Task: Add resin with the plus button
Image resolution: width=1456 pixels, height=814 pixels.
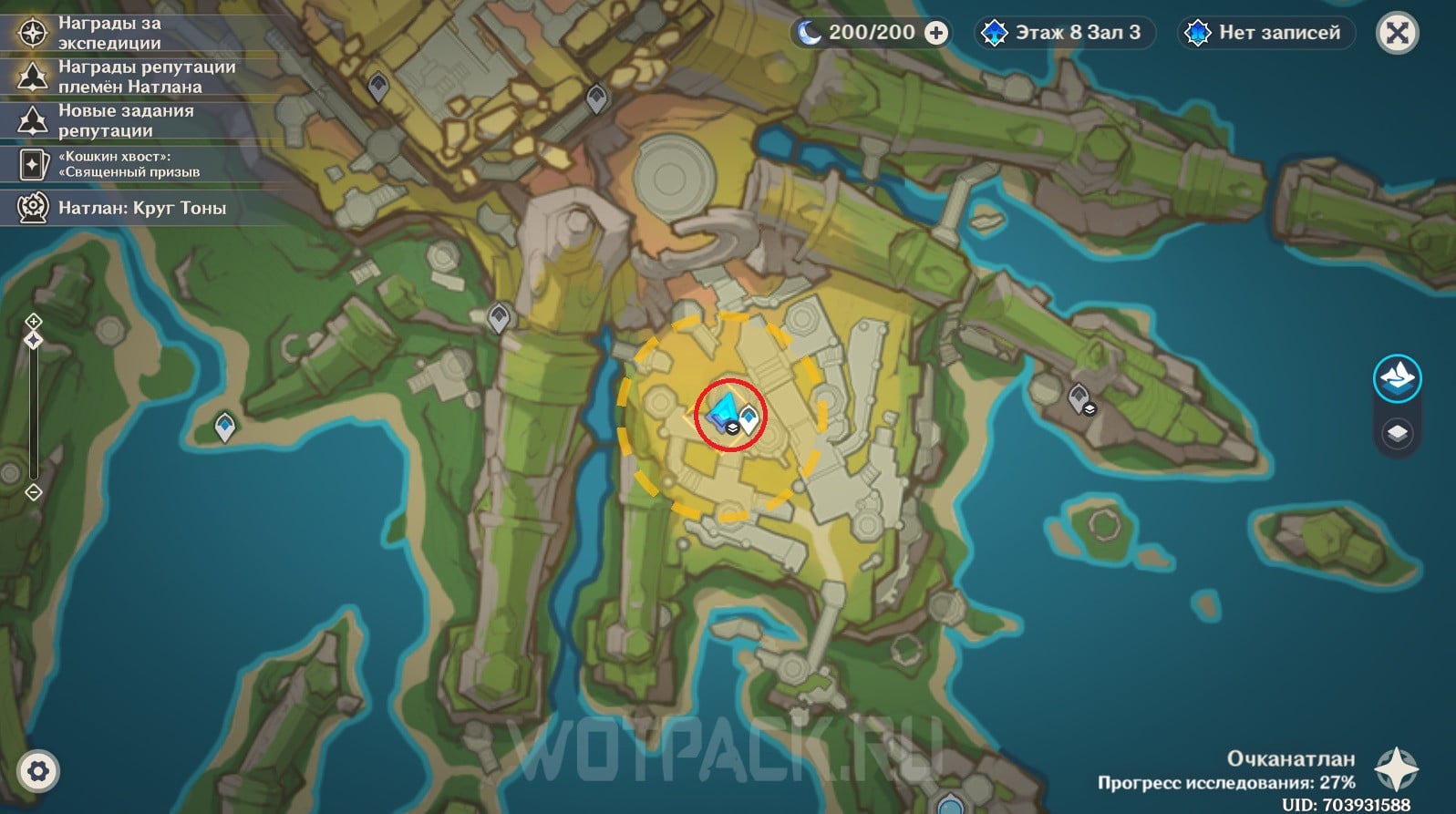Action: tap(936, 33)
